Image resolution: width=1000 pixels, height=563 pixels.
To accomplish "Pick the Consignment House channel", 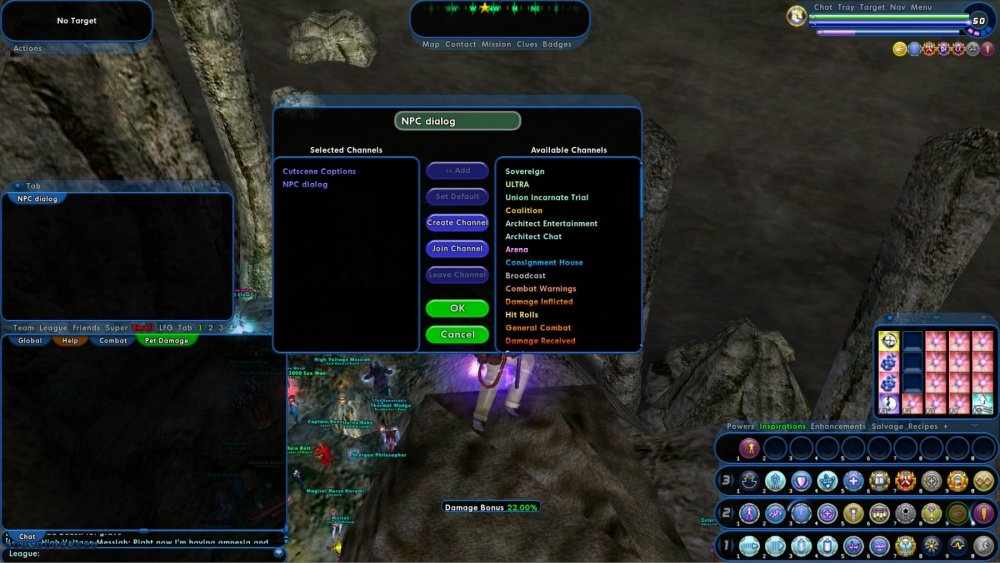I will click(544, 263).
